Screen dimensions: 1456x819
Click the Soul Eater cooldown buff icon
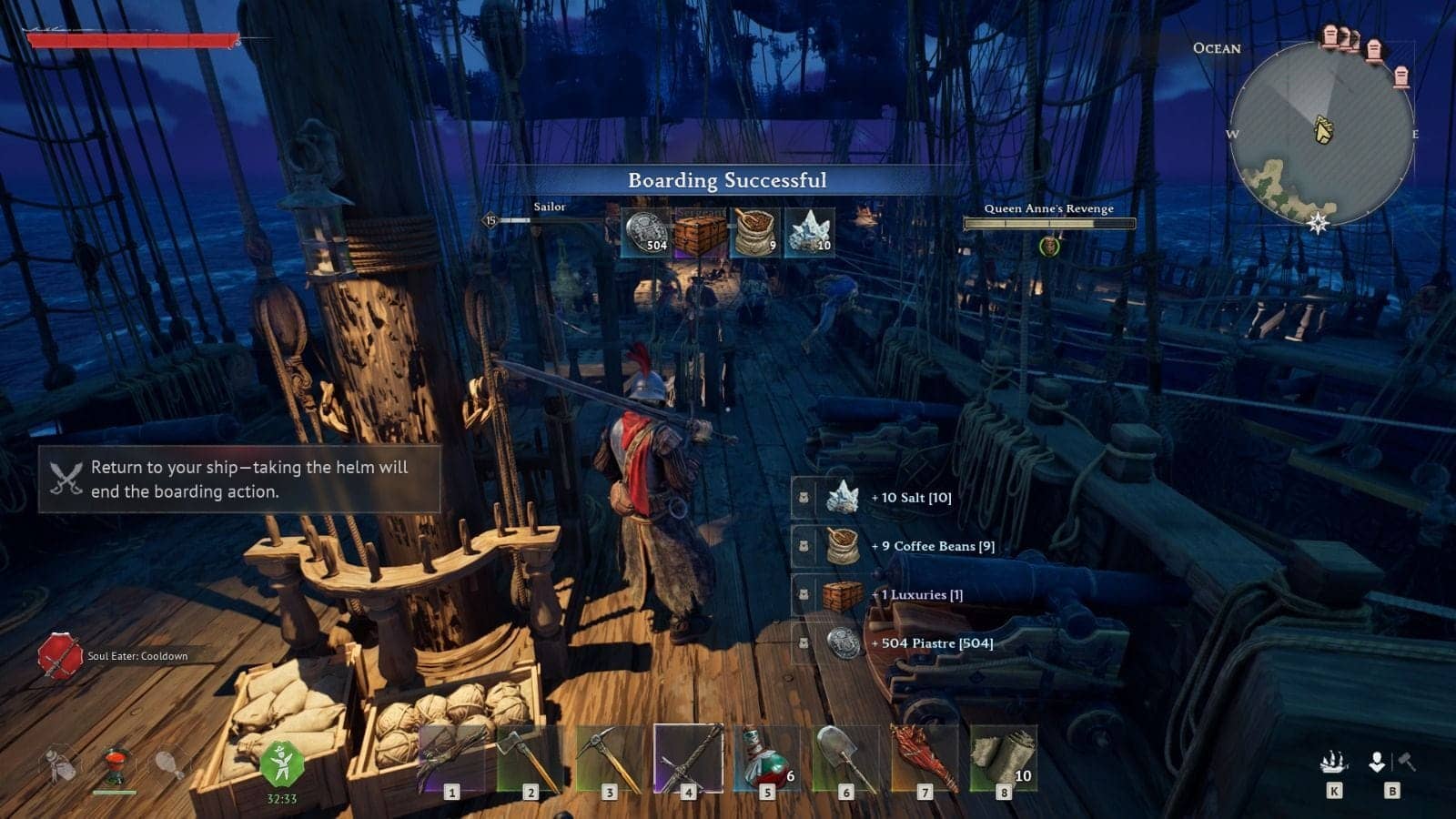click(59, 651)
